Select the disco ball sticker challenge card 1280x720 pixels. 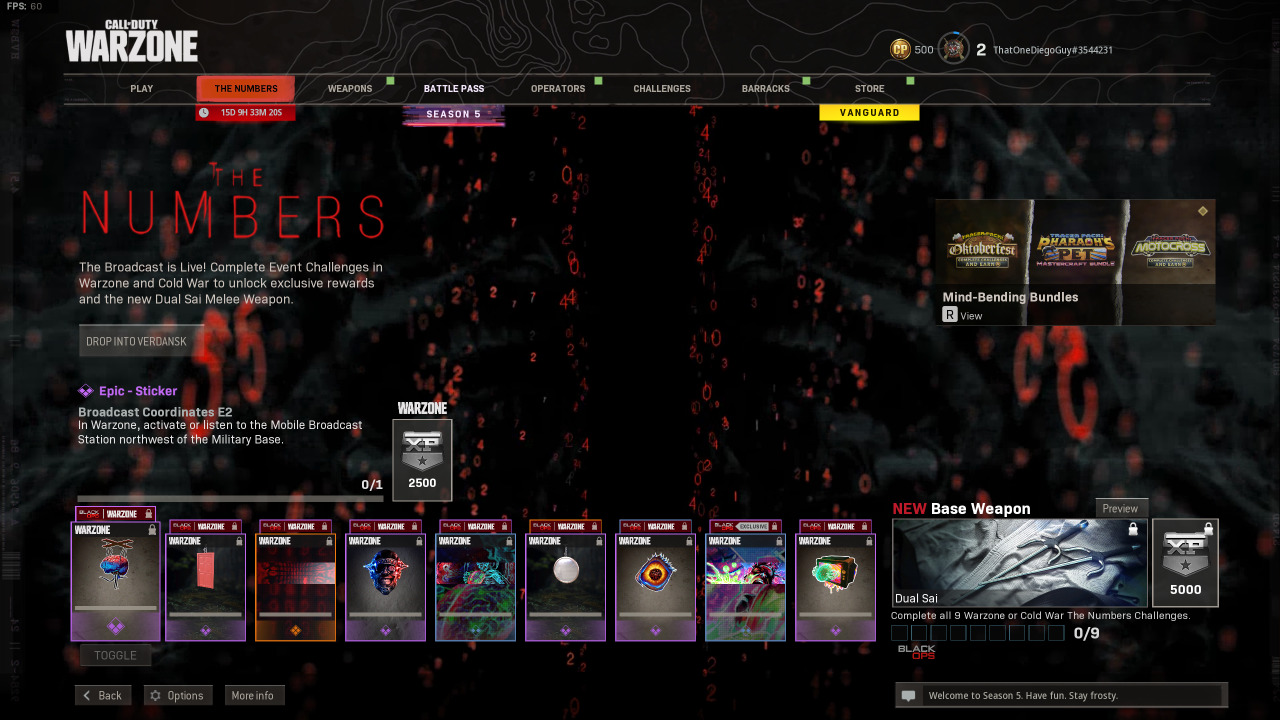click(x=565, y=580)
